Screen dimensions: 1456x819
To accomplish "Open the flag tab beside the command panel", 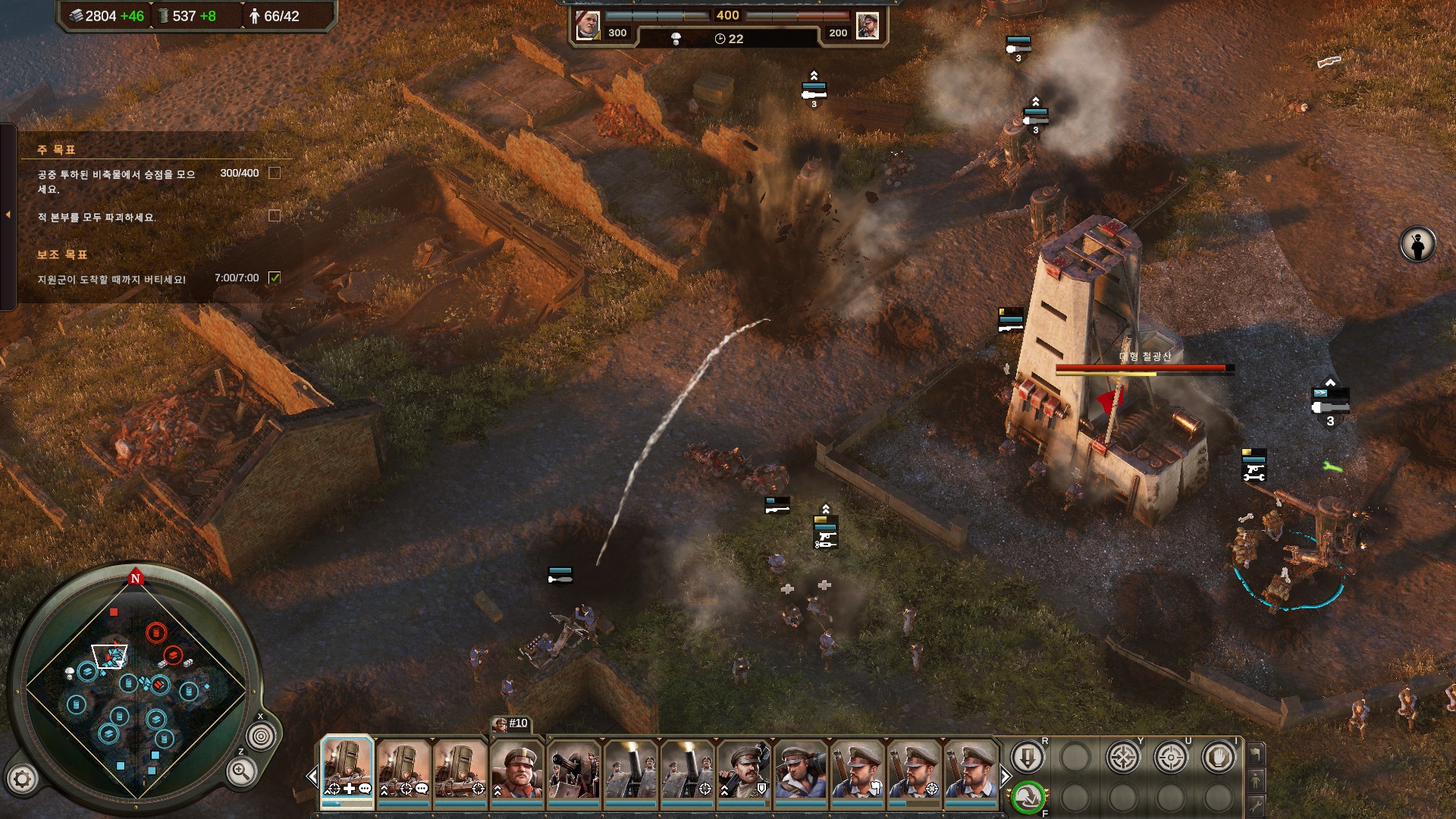I will tap(1256, 754).
